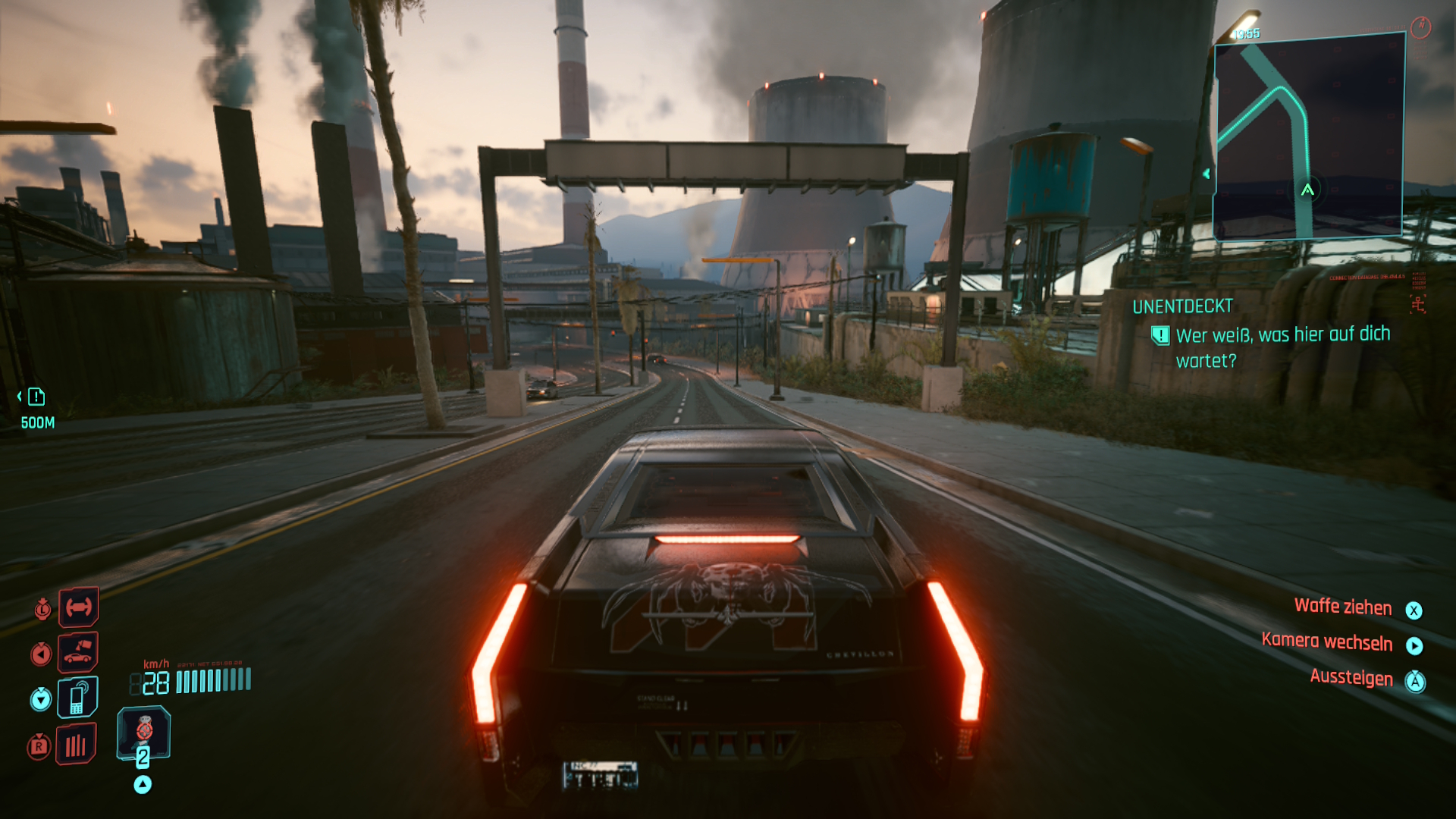Screen dimensions: 1456x819
Task: Open the call vehicle car icon
Action: tap(78, 652)
